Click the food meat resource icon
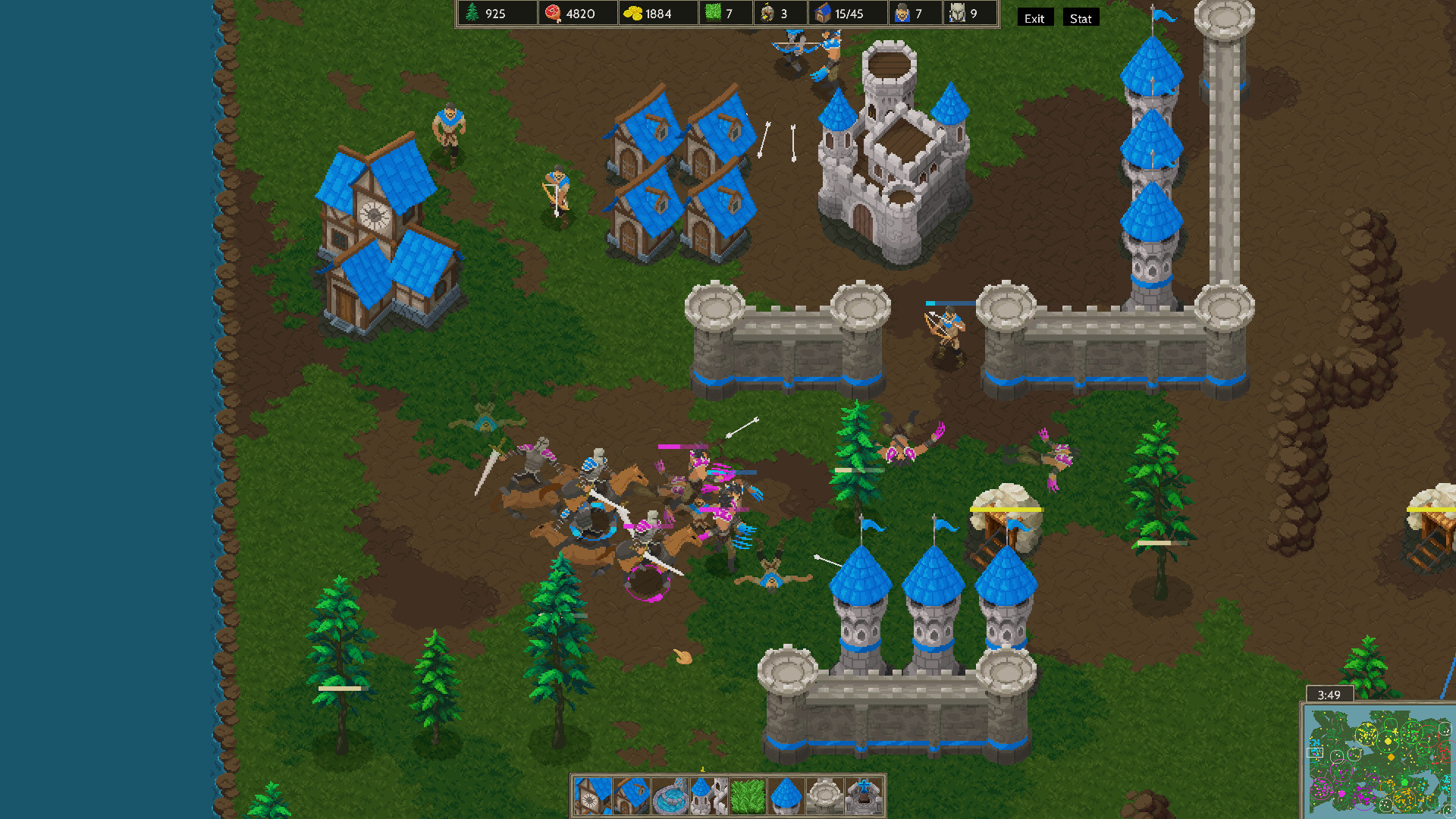The image size is (1456, 819). click(x=551, y=13)
